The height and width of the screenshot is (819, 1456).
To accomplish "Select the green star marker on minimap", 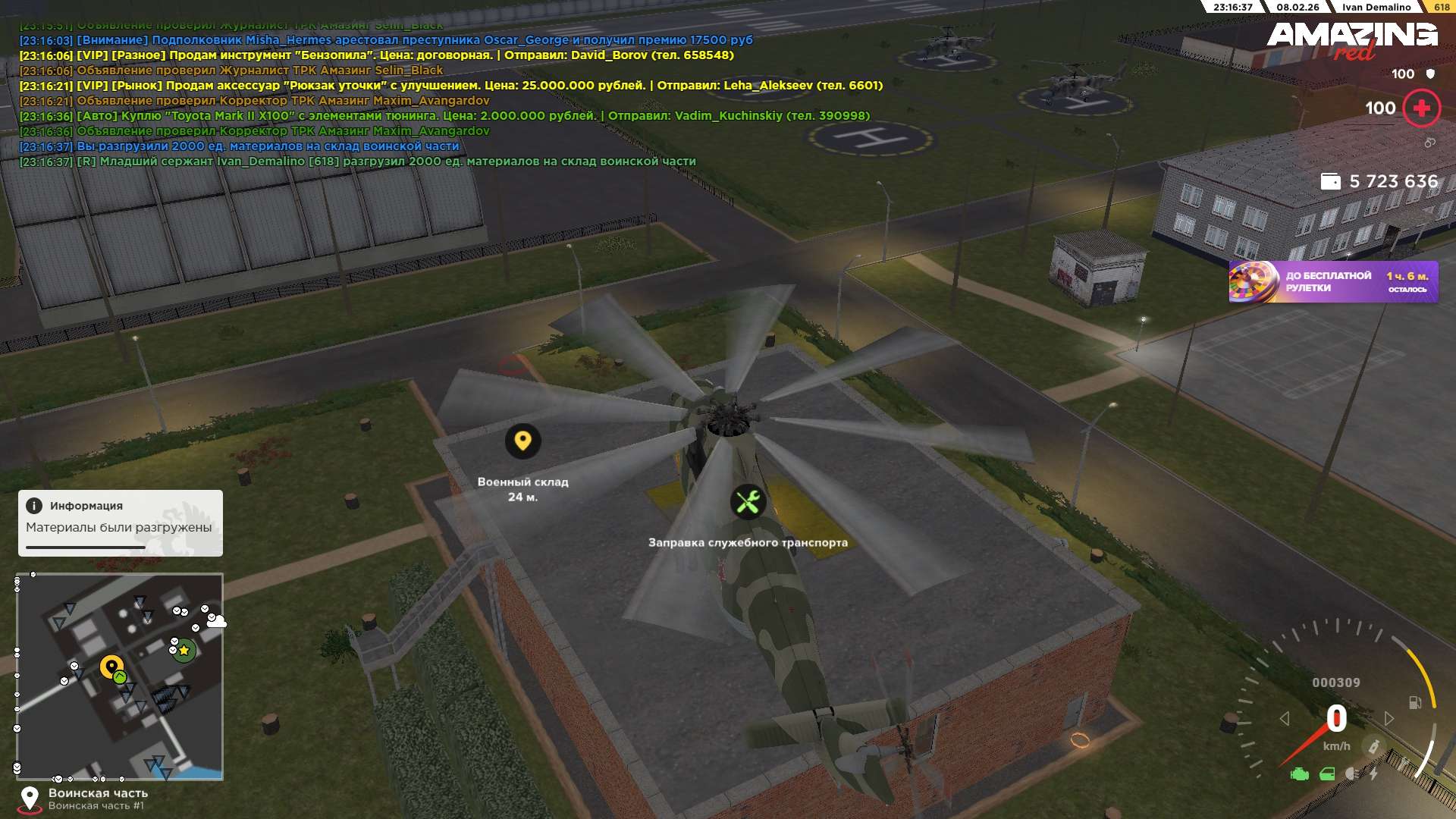I will coord(184,650).
